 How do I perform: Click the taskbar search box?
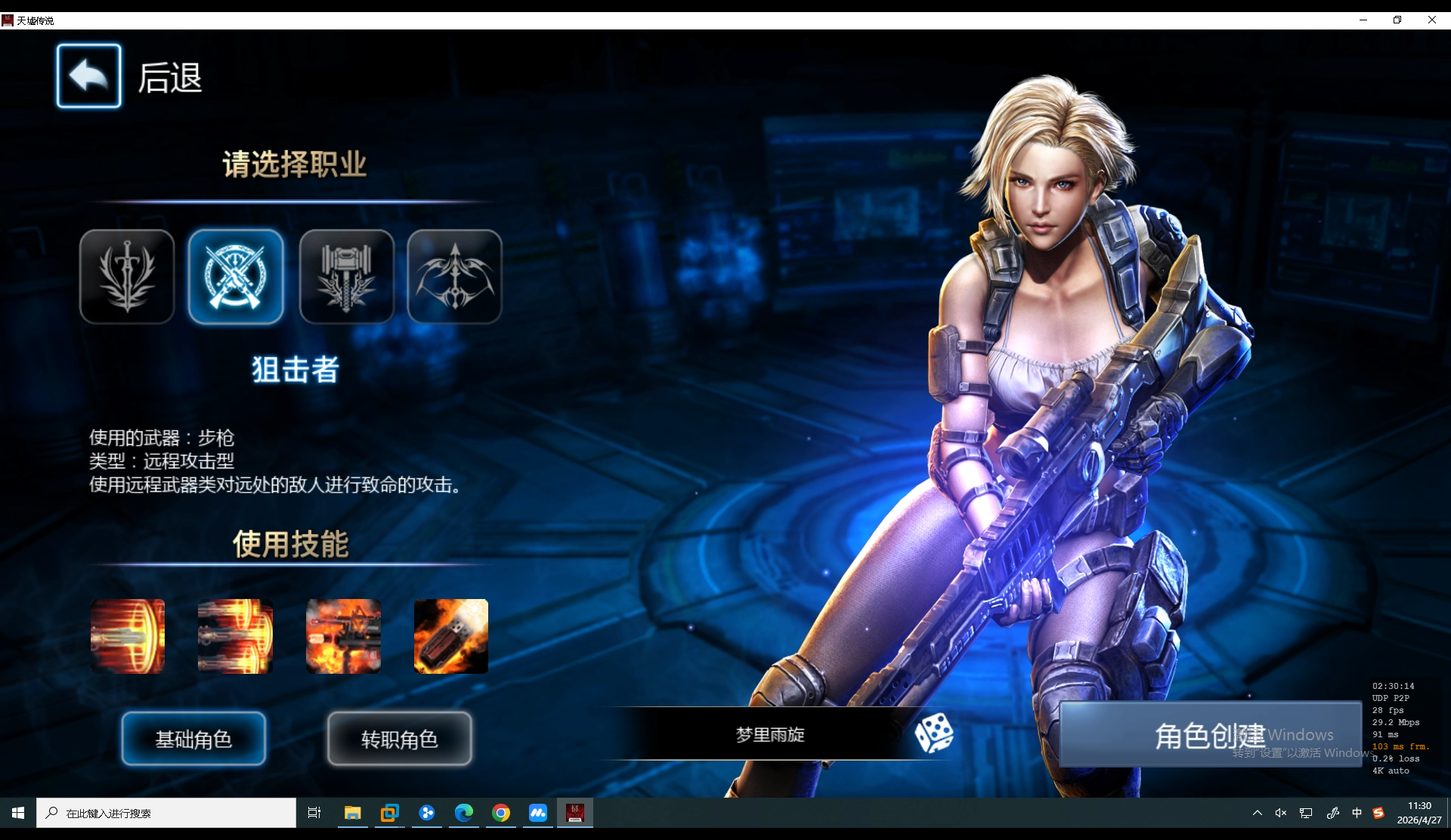166,813
